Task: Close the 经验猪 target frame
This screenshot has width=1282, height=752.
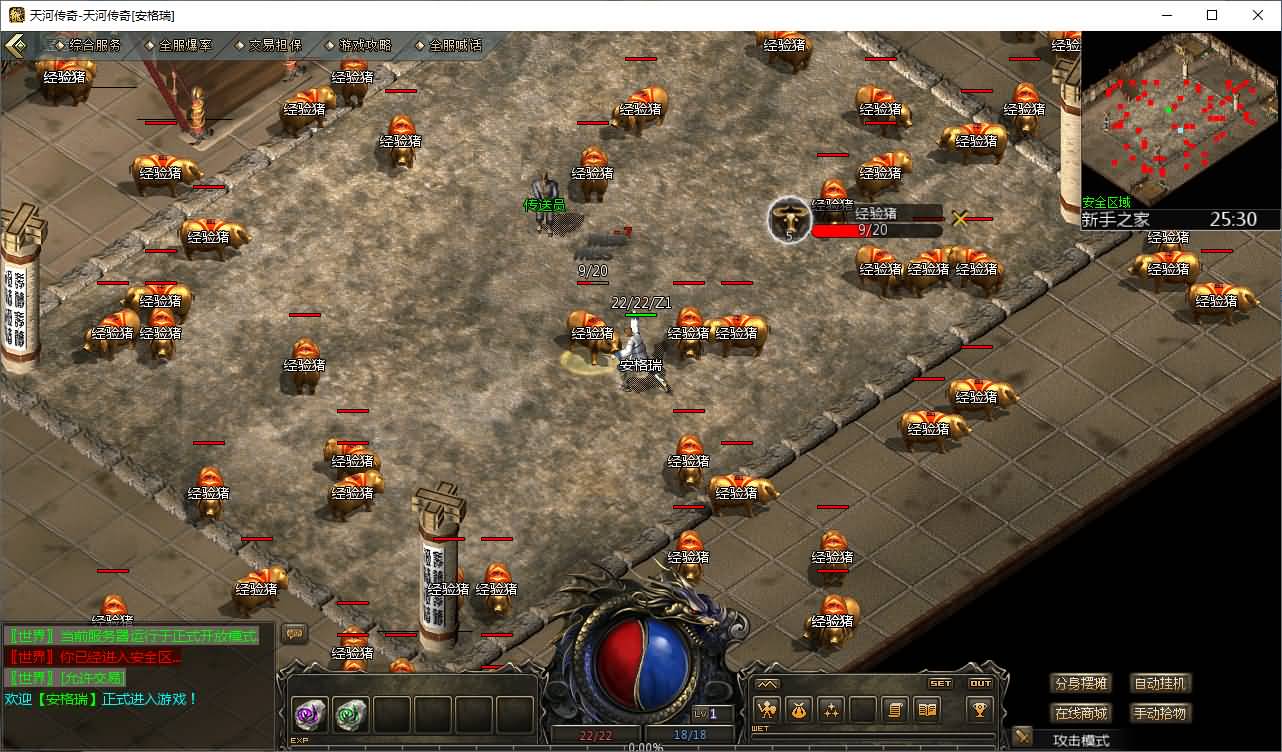Action: click(960, 218)
